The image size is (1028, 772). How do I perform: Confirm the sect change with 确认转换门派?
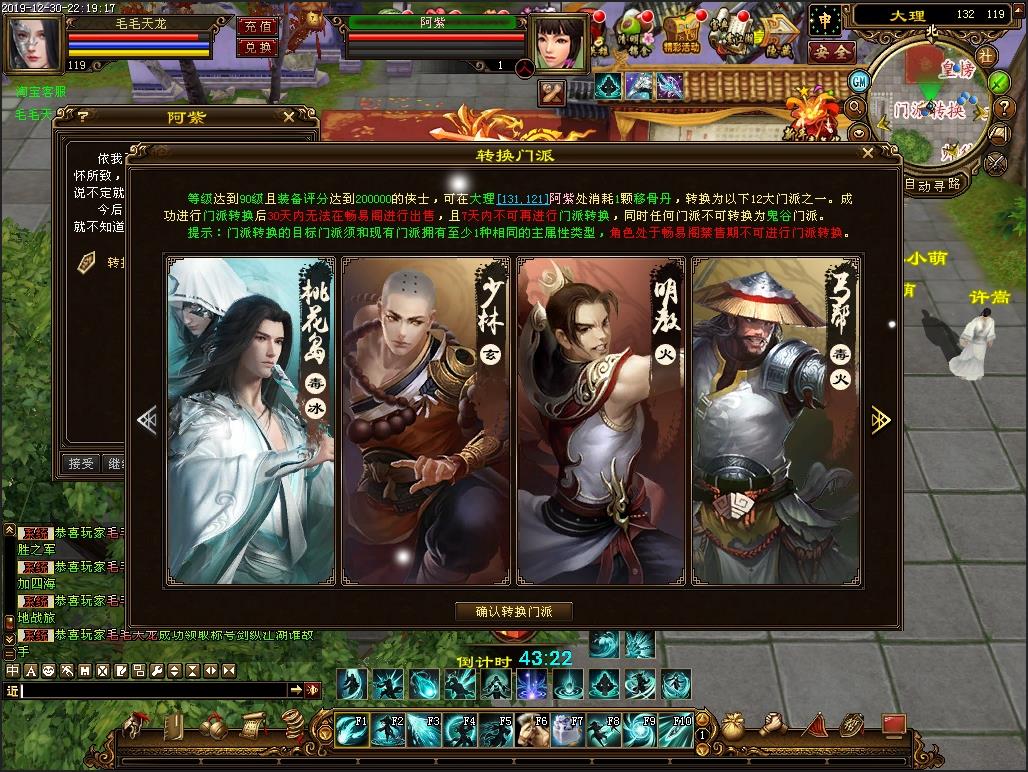(x=514, y=611)
